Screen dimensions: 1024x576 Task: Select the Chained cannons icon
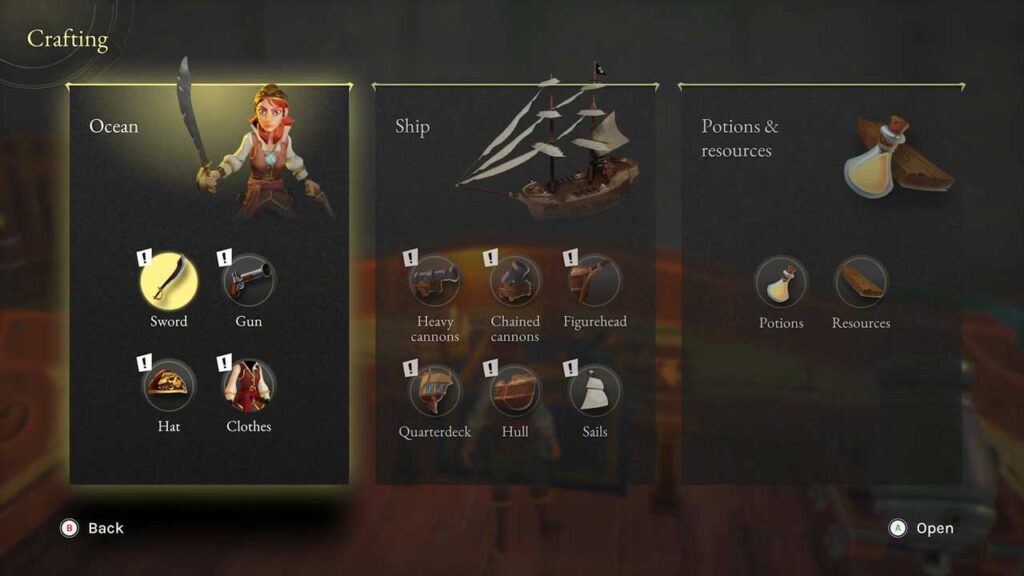pos(515,281)
